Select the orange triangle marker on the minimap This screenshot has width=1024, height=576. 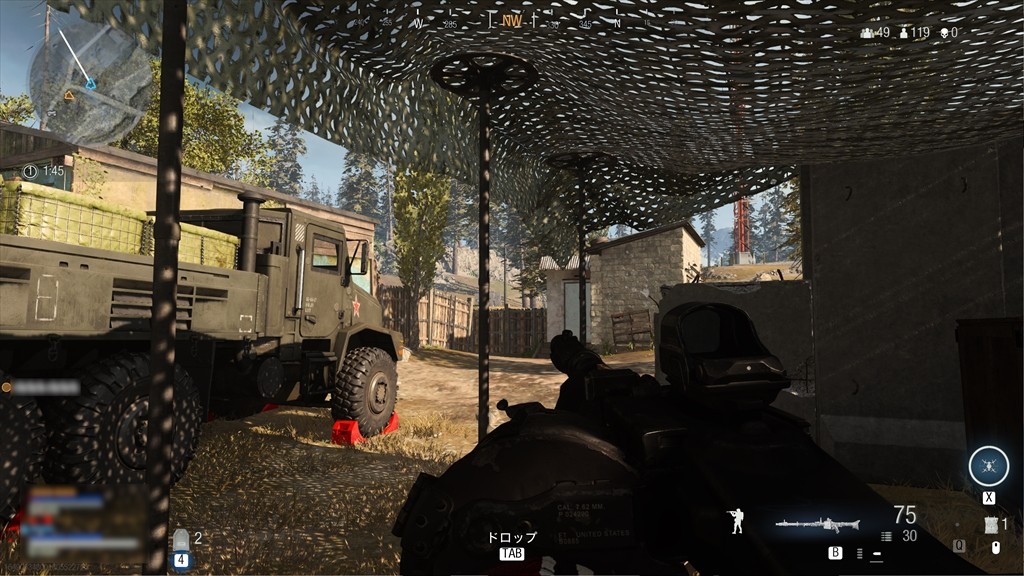[x=69, y=95]
